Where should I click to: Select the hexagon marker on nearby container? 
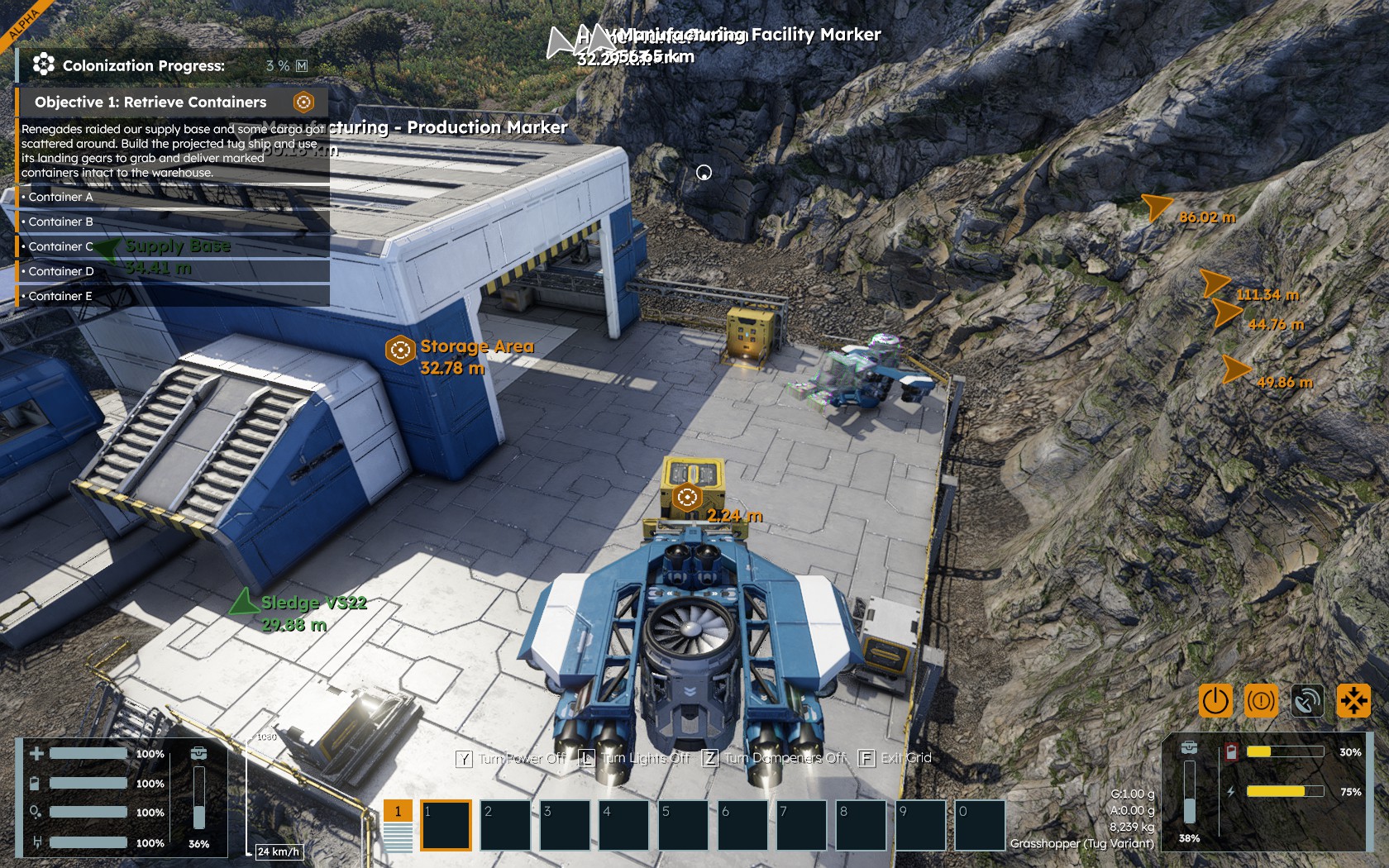pos(686,498)
